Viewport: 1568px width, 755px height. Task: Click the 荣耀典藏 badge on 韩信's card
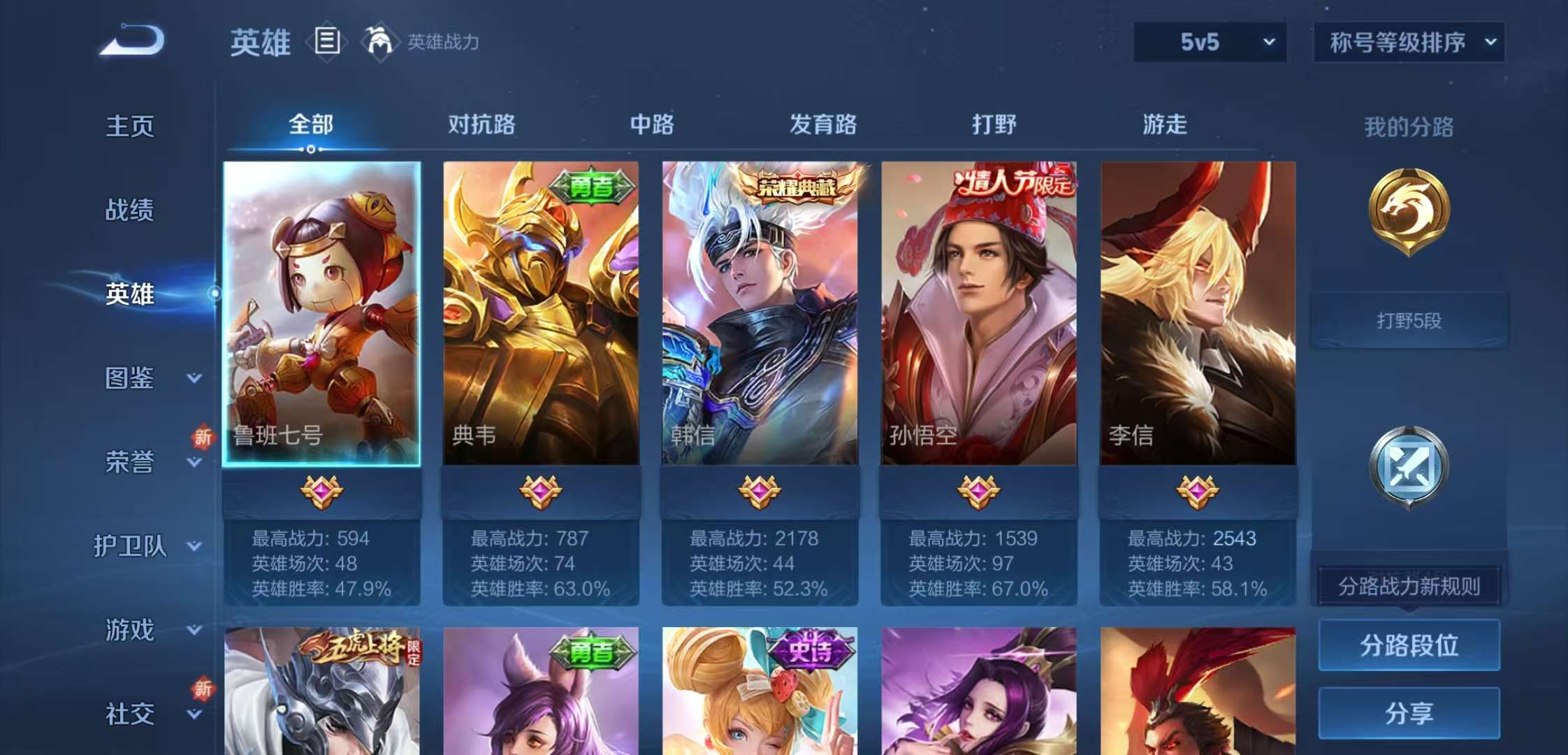click(x=798, y=186)
